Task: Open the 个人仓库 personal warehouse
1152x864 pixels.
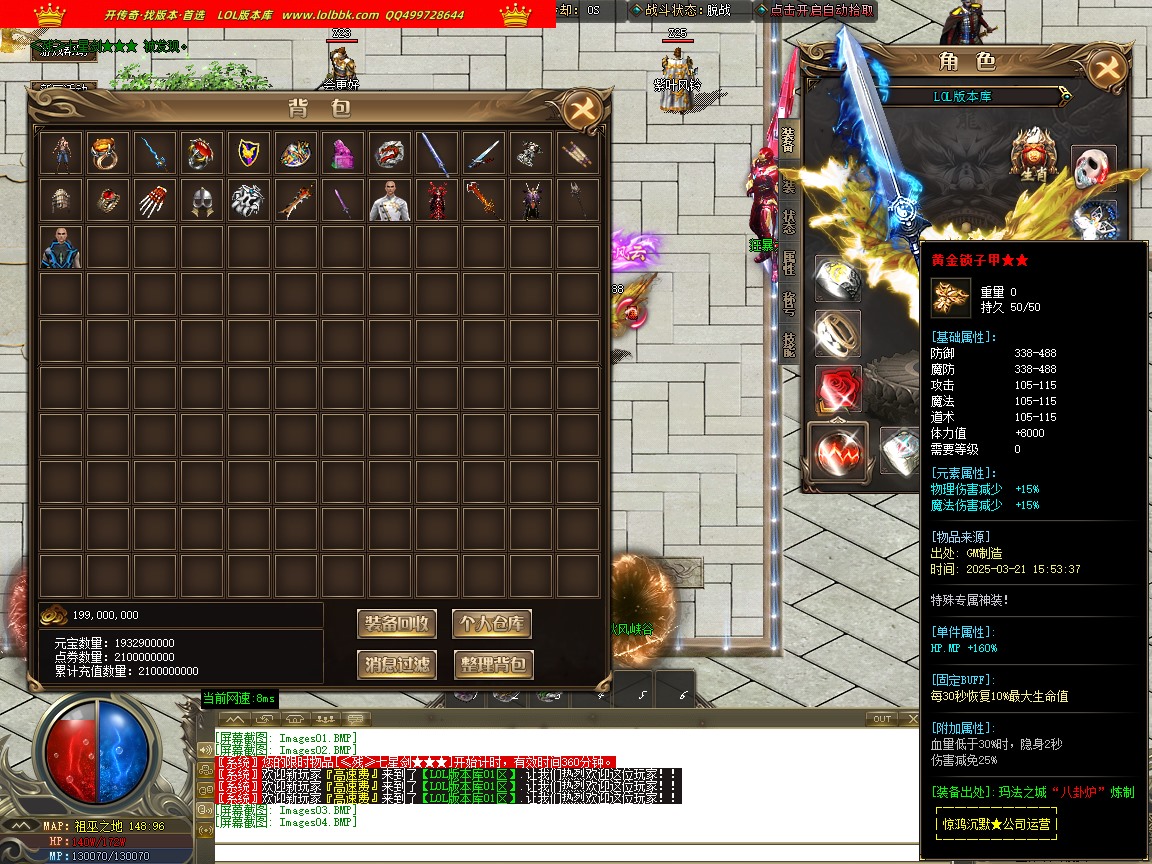Action: (x=492, y=624)
